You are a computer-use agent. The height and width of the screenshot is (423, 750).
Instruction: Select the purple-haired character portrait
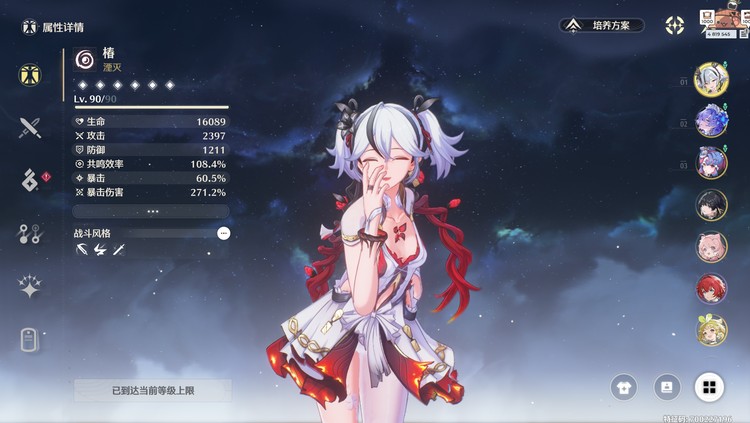pyautogui.click(x=711, y=163)
